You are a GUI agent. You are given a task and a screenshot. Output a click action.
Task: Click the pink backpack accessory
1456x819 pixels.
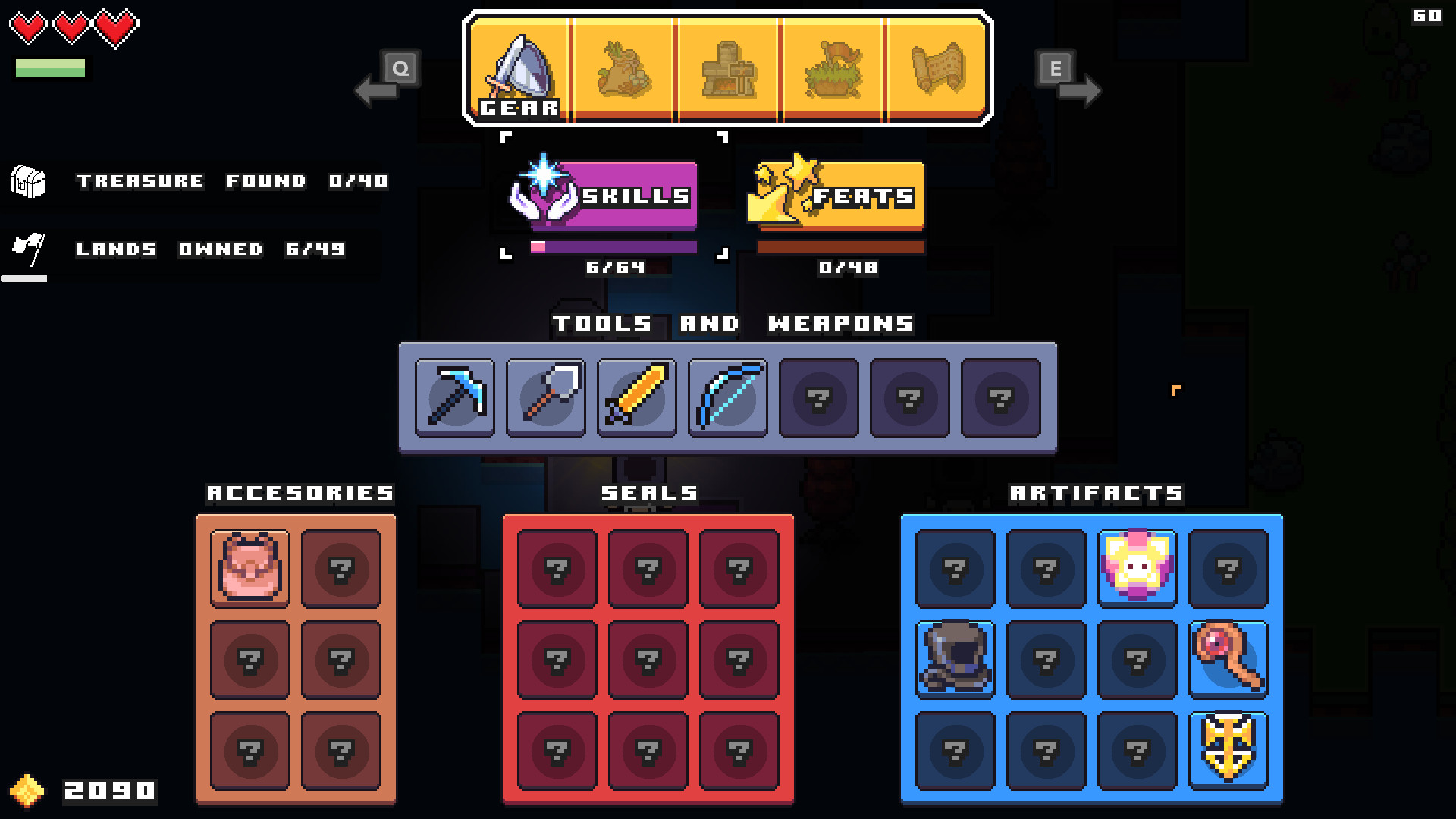[249, 567]
